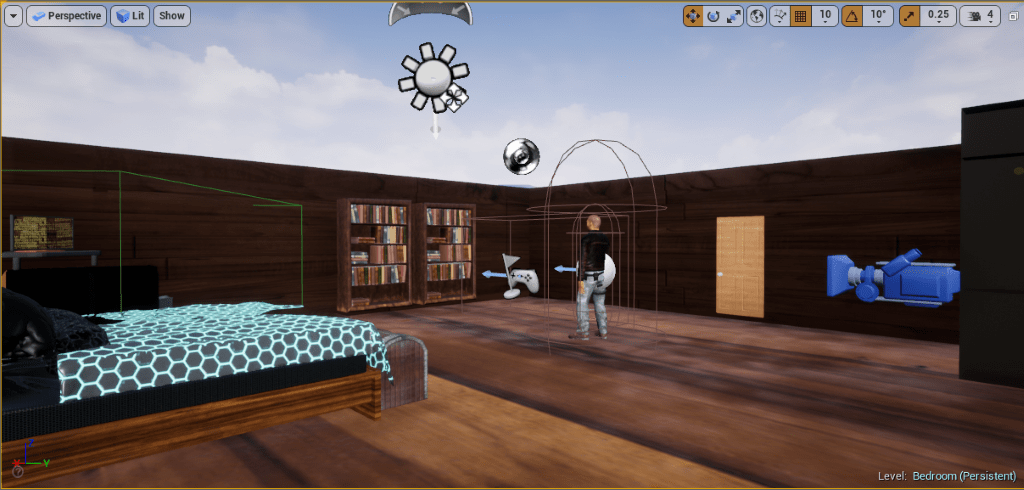Click the maximize/restore viewport button
Screen dimensions: 1024x490
pos(1011,16)
